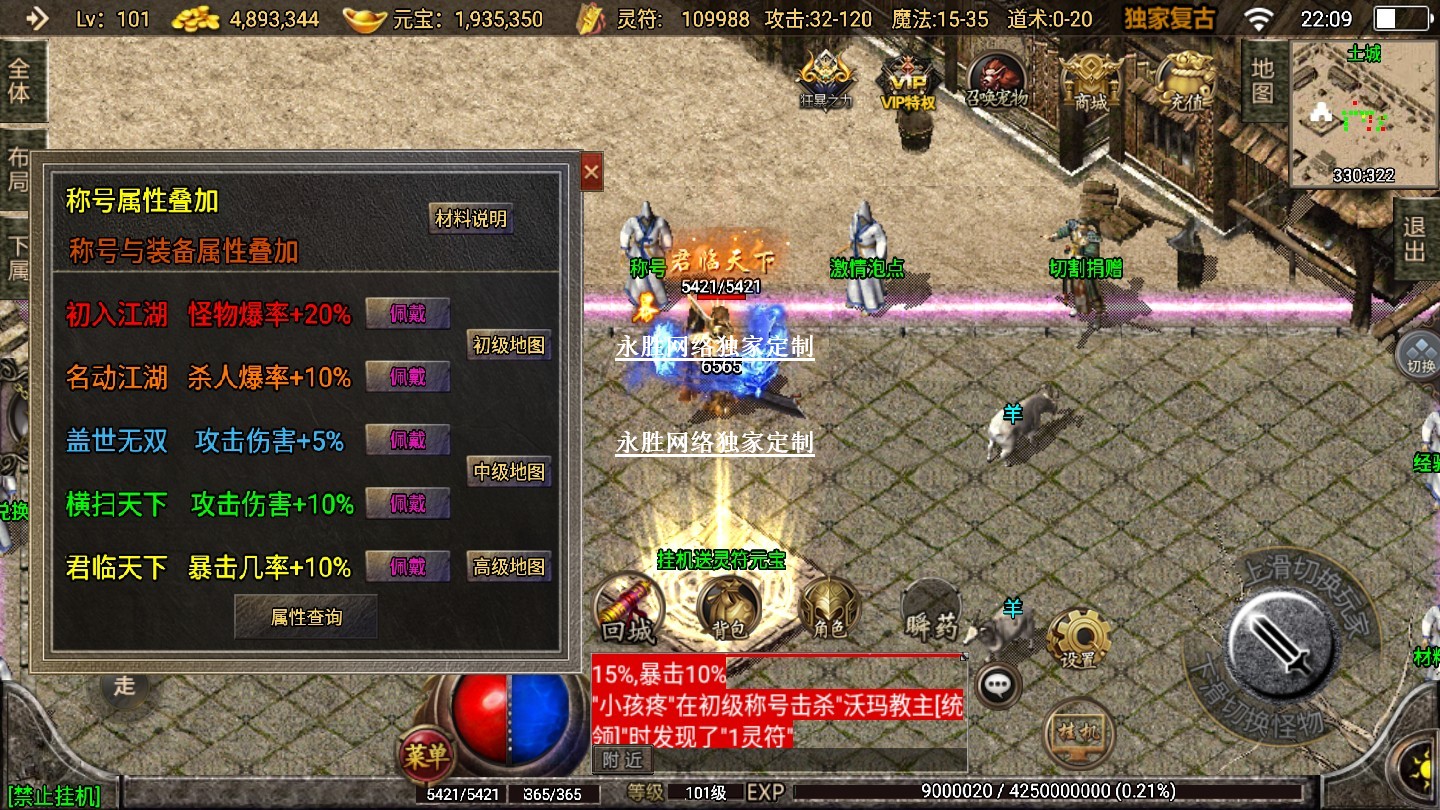Switch chat to the 附近 tab
The image size is (1440, 810).
[620, 760]
